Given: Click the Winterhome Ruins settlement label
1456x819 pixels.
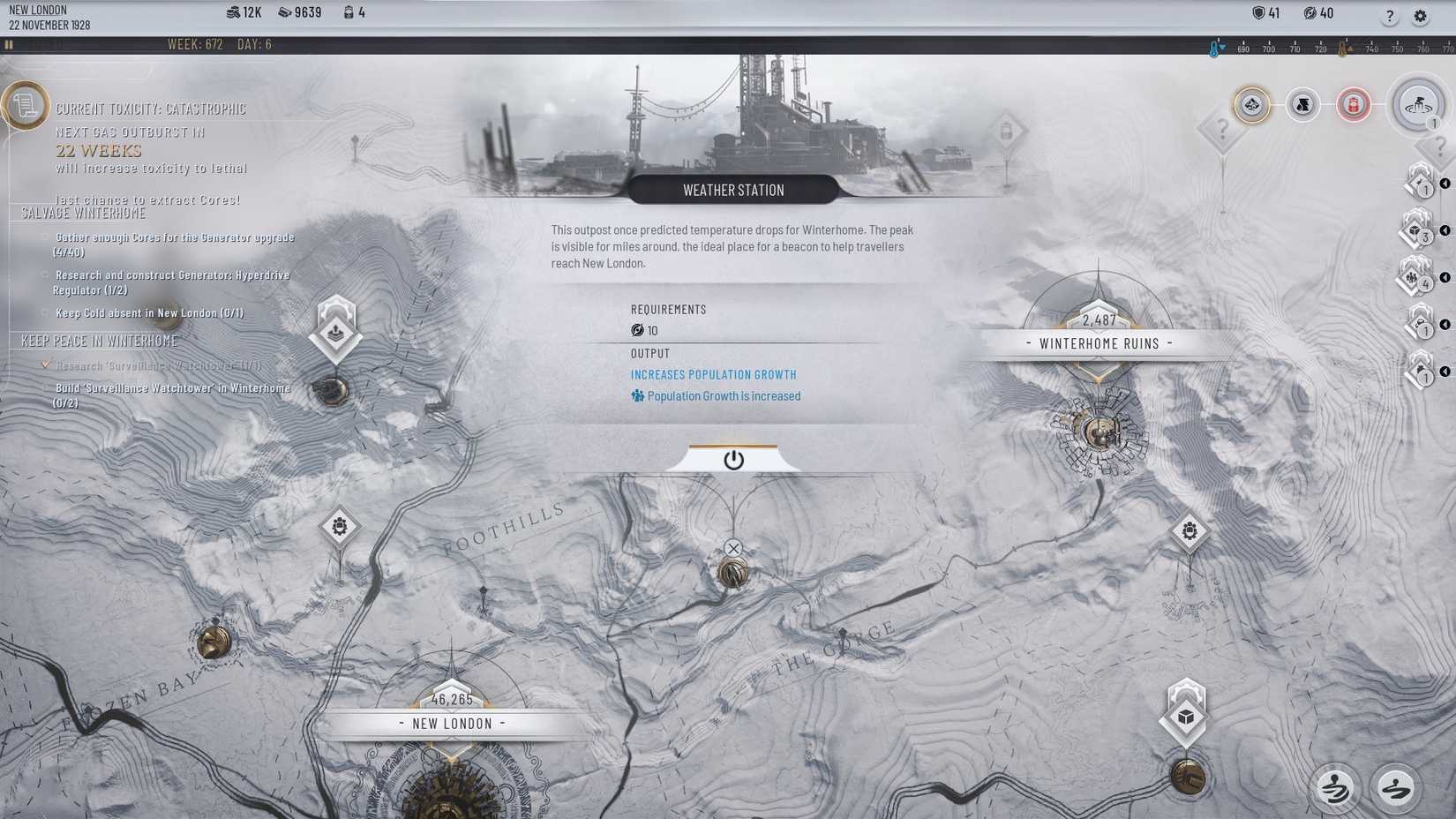Looking at the screenshot, I should click(x=1100, y=343).
